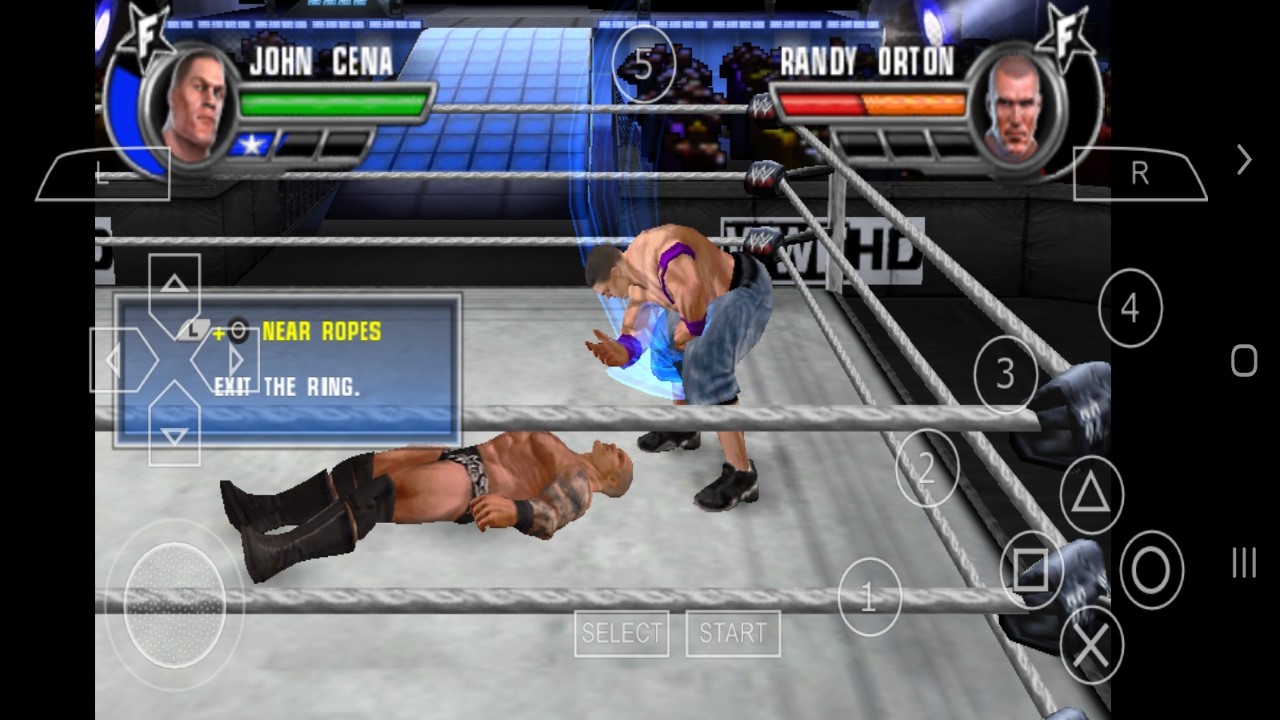Tap the on-screen circle button
This screenshot has width=1280, height=720.
point(1151,570)
